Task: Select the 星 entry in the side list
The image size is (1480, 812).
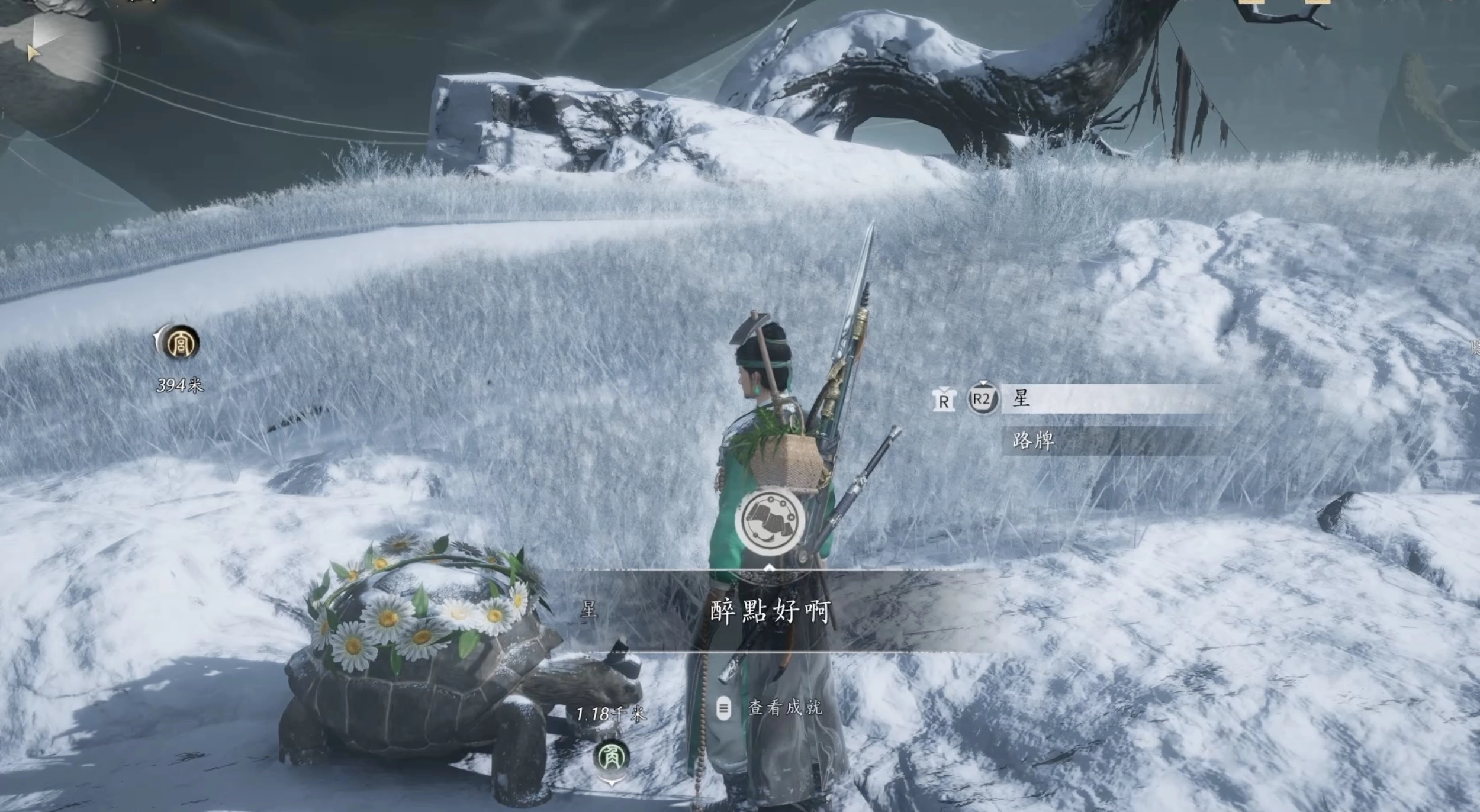Action: (x=1101, y=399)
